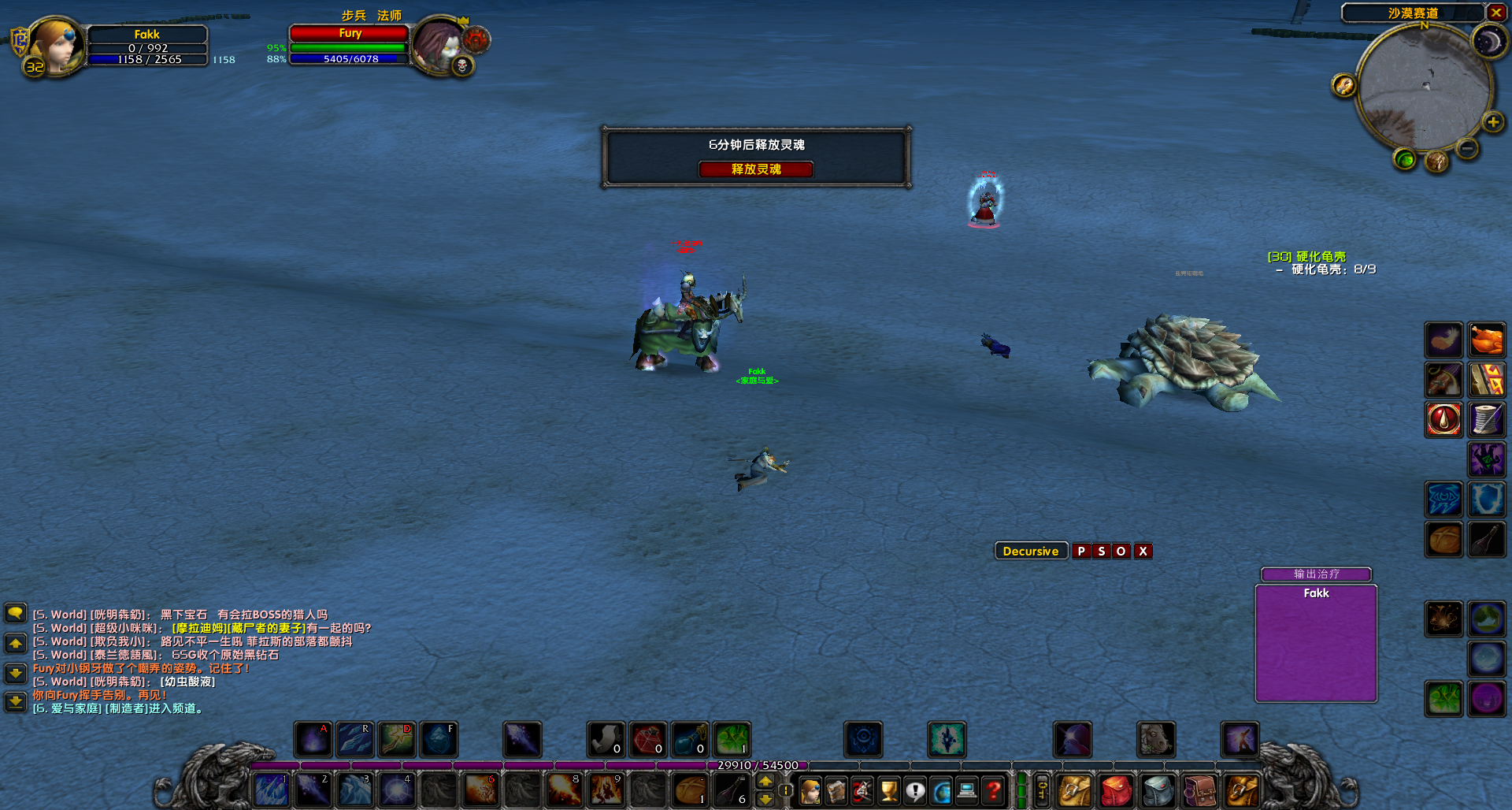Track the 硬化龟壳 quest in the objective list
The image size is (1512, 810).
click(x=1306, y=257)
